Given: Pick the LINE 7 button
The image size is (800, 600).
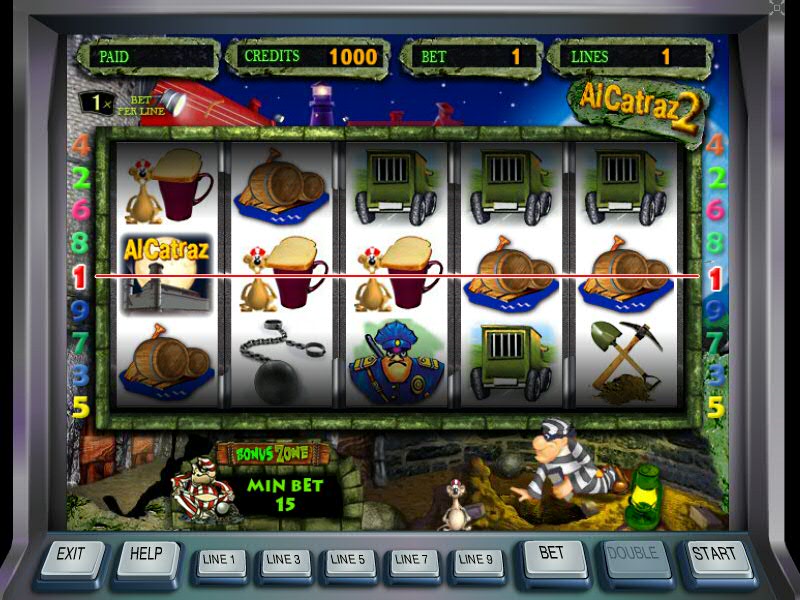Looking at the screenshot, I should (x=412, y=560).
